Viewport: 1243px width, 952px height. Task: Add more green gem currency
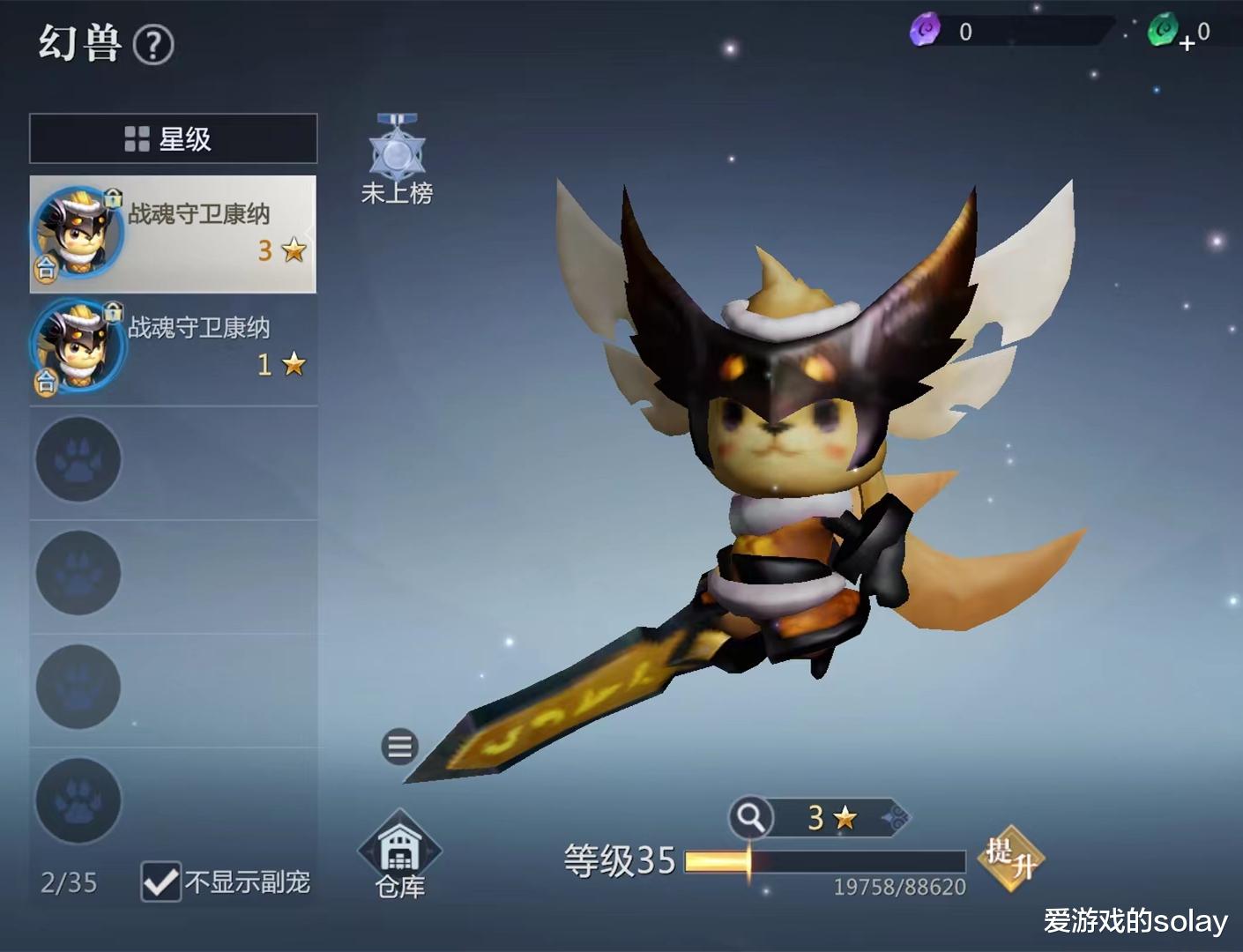click(x=1187, y=42)
